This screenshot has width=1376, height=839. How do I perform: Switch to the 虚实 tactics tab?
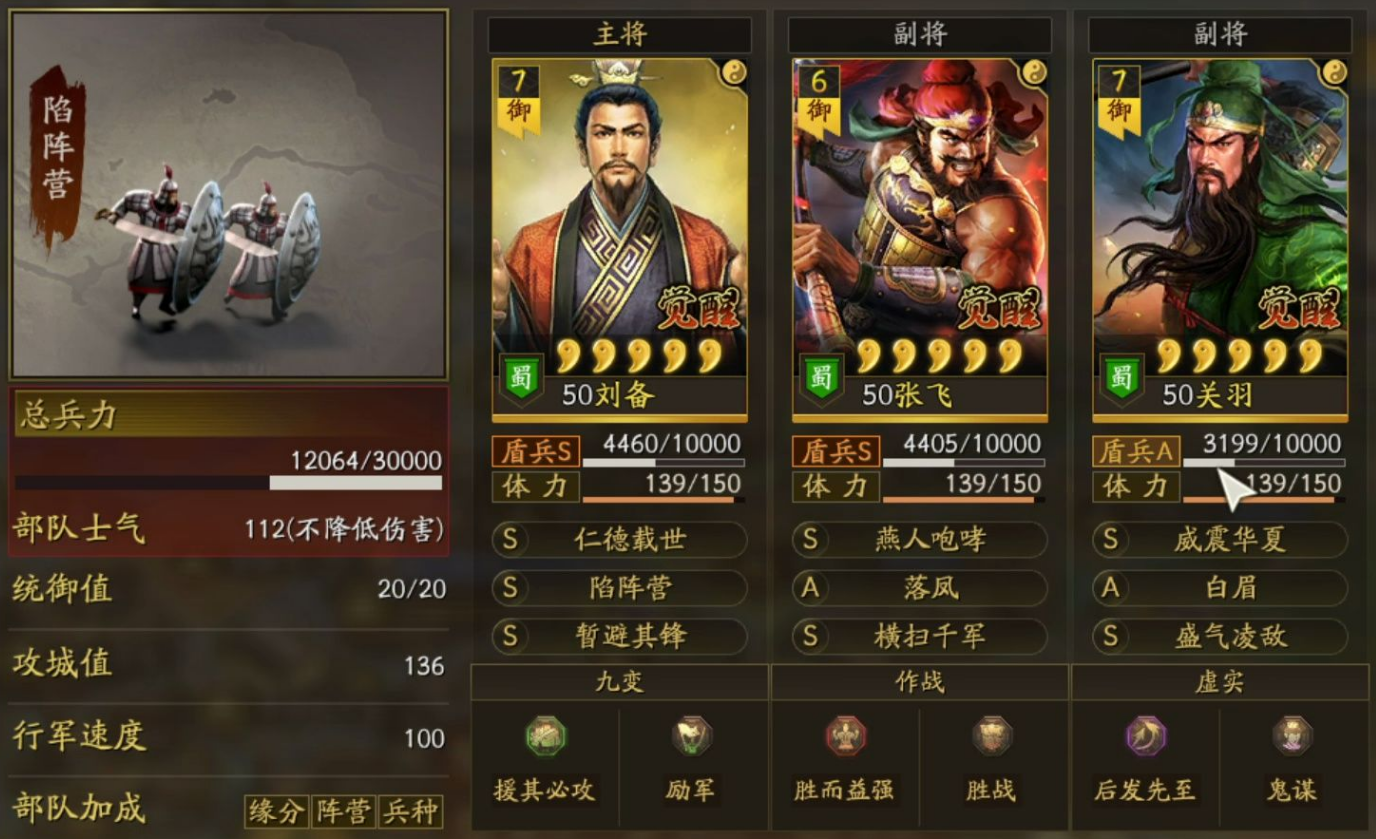pos(1220,680)
